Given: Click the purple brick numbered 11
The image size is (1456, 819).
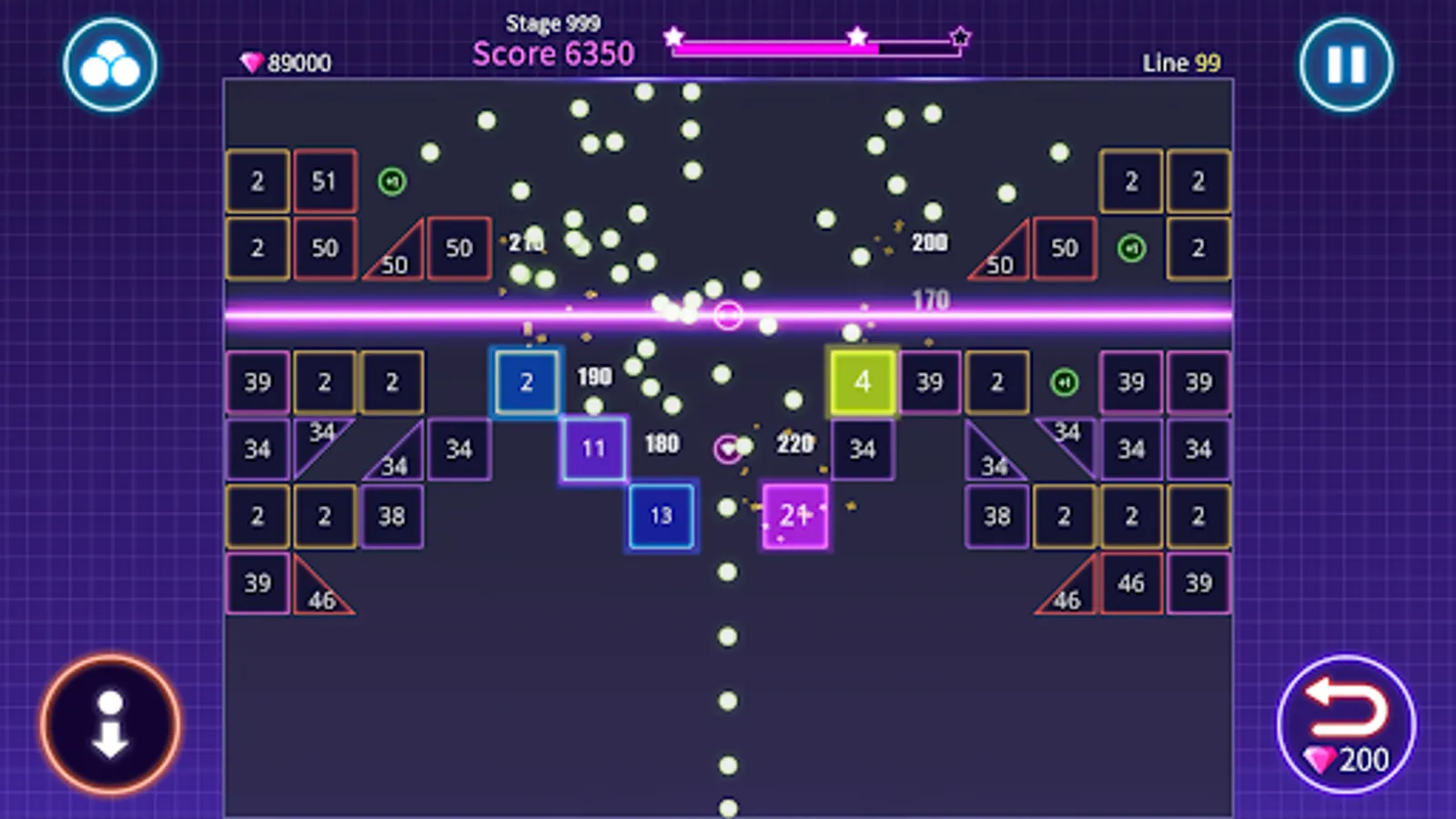Looking at the screenshot, I should click(x=593, y=449).
